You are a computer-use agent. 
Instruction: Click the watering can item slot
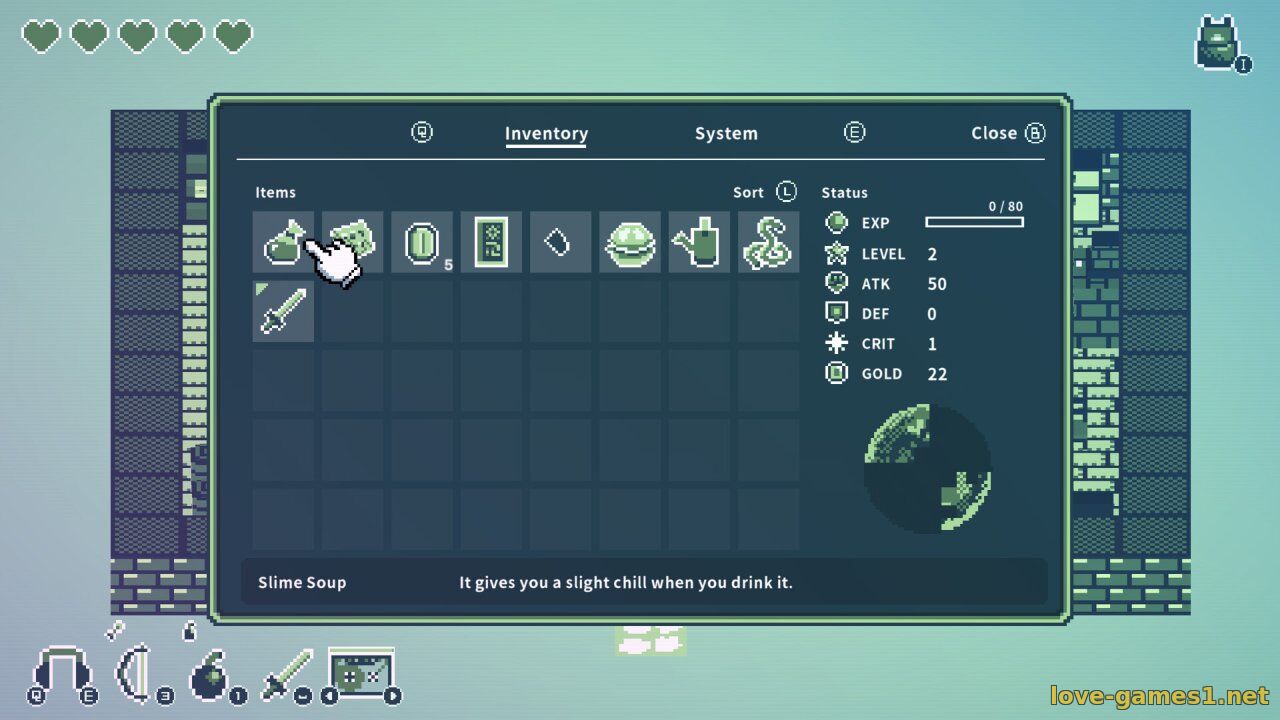(699, 242)
